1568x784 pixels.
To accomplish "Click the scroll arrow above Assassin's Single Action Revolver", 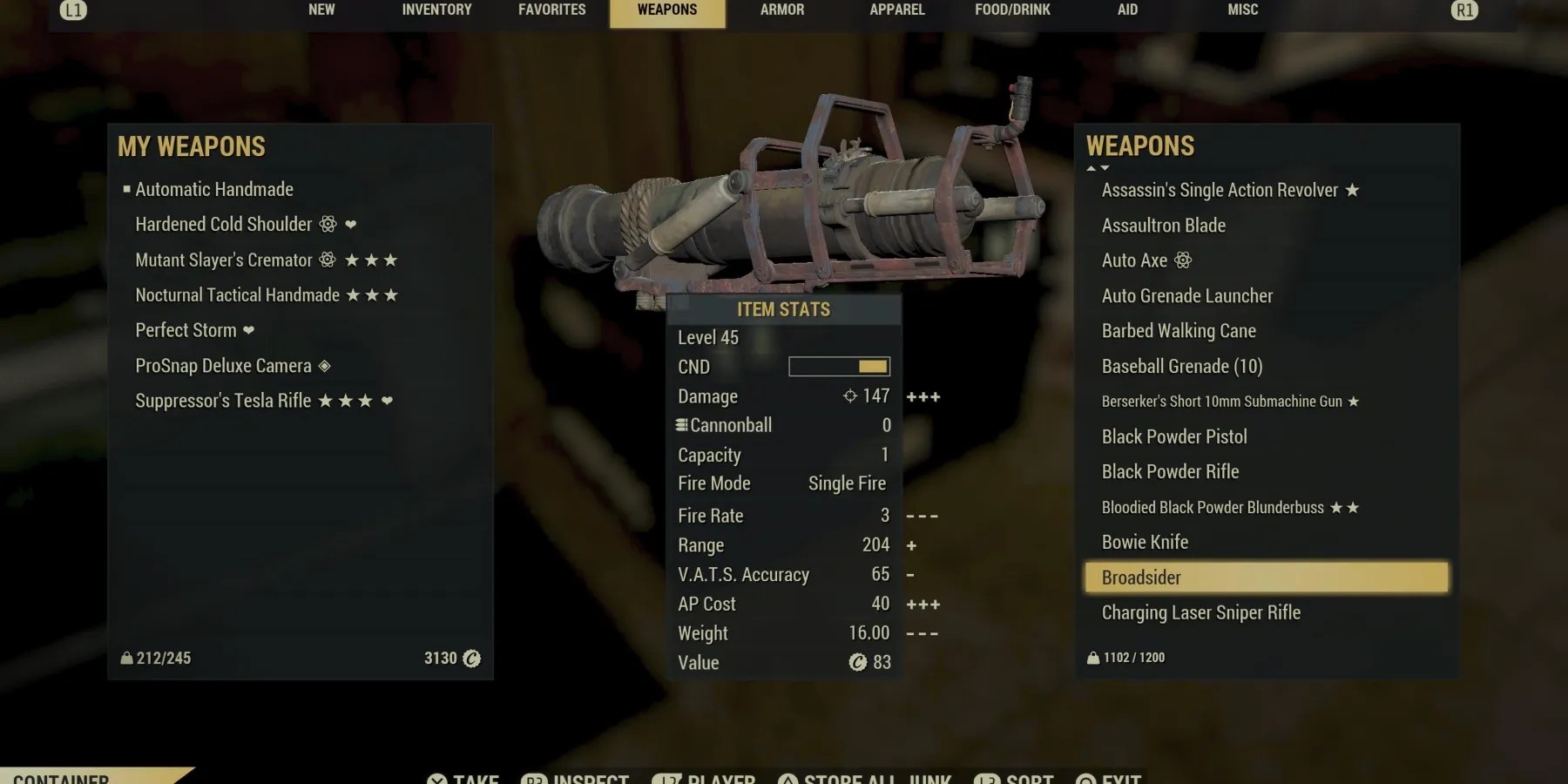I will coord(1090,169).
